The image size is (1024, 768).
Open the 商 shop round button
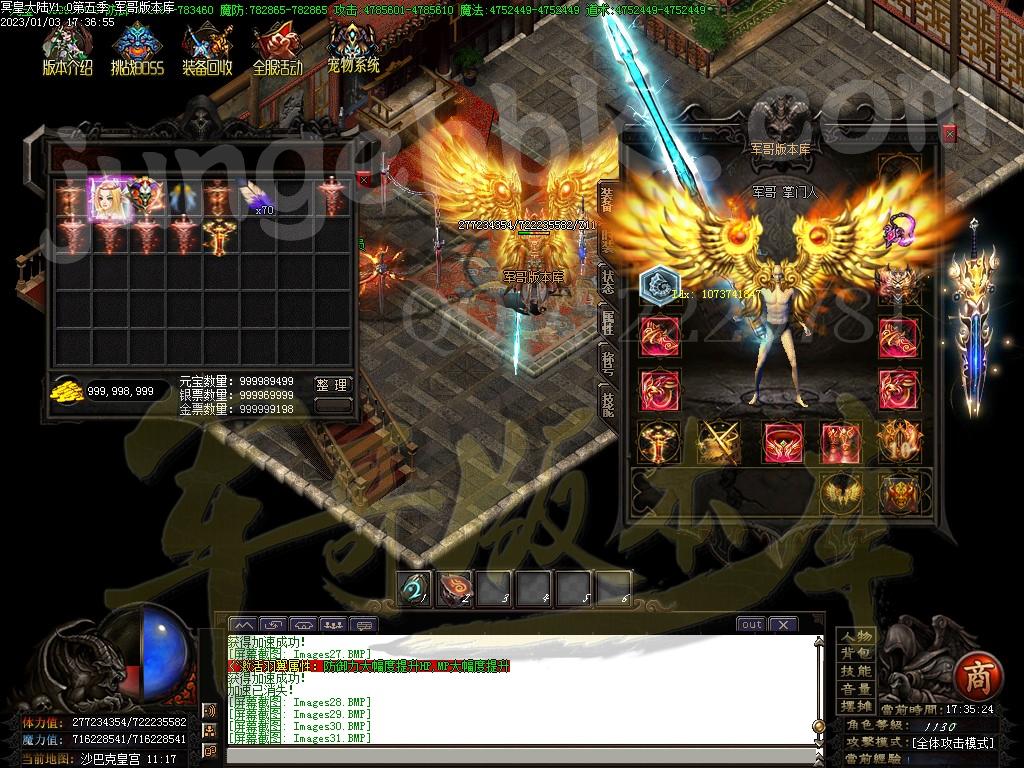973,678
